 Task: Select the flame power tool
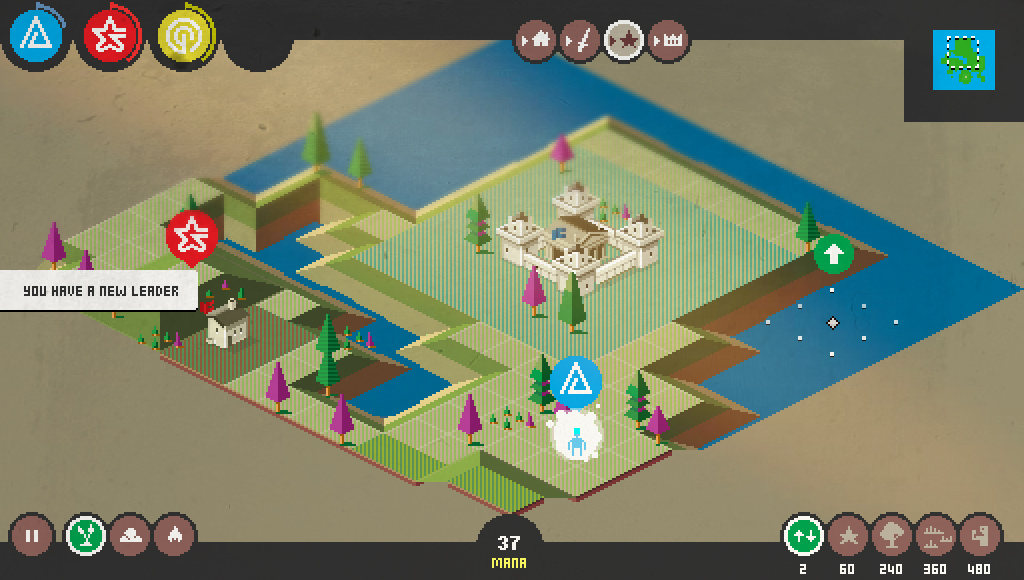click(174, 536)
